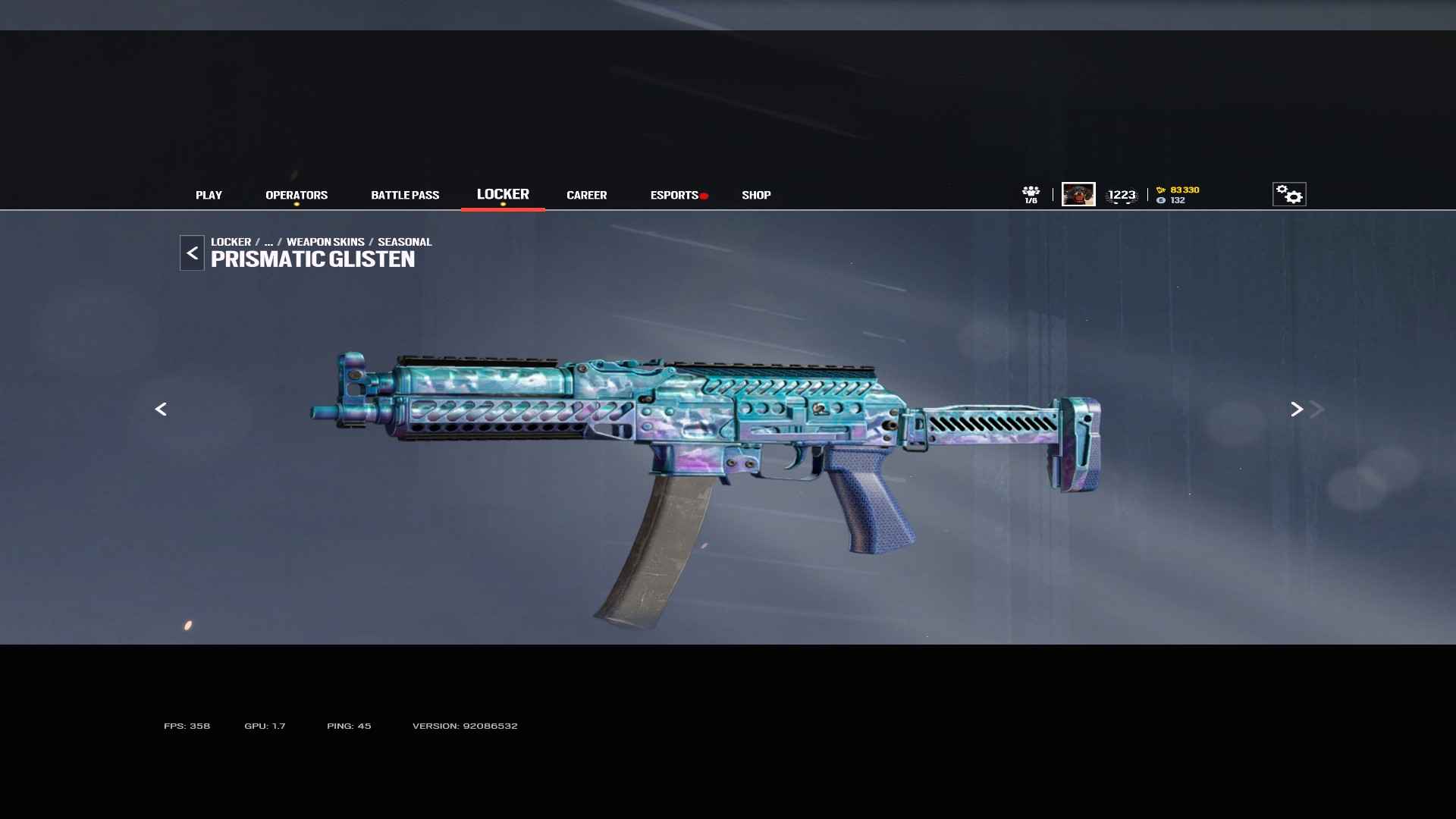Open the settings gear menu
The width and height of the screenshot is (1456, 819).
tap(1288, 194)
